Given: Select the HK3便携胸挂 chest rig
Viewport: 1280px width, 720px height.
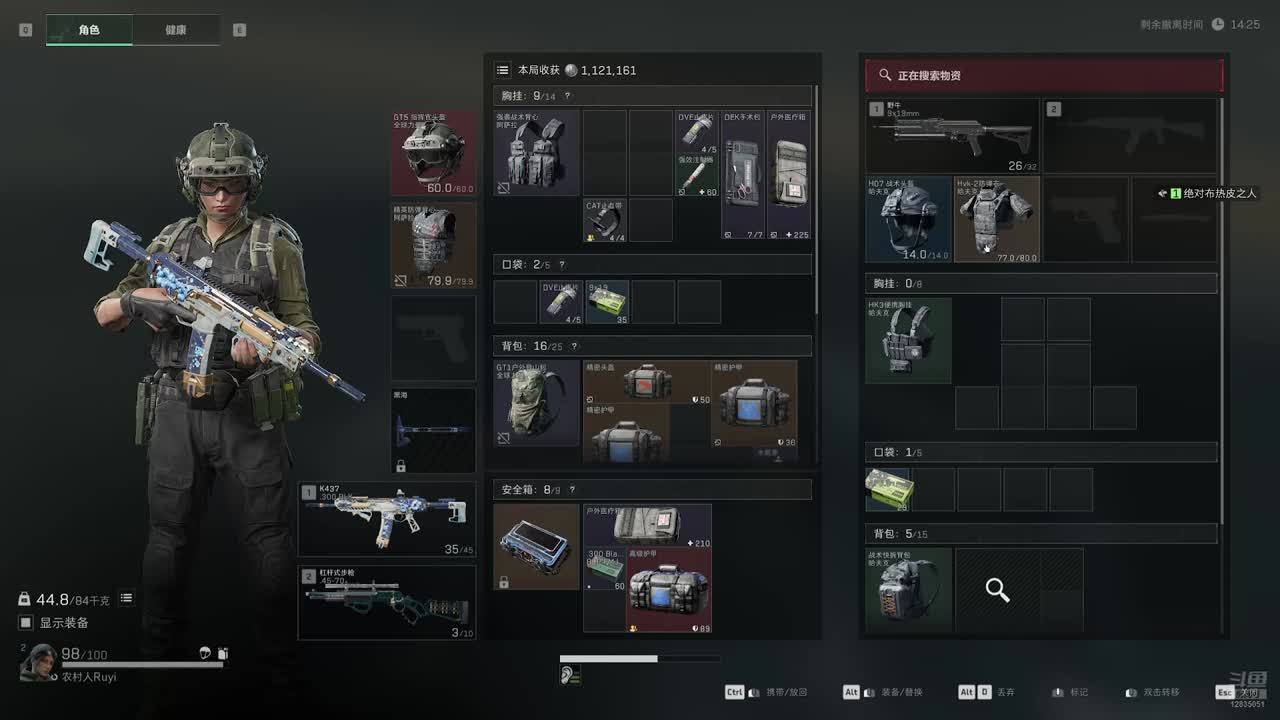Looking at the screenshot, I should (908, 340).
